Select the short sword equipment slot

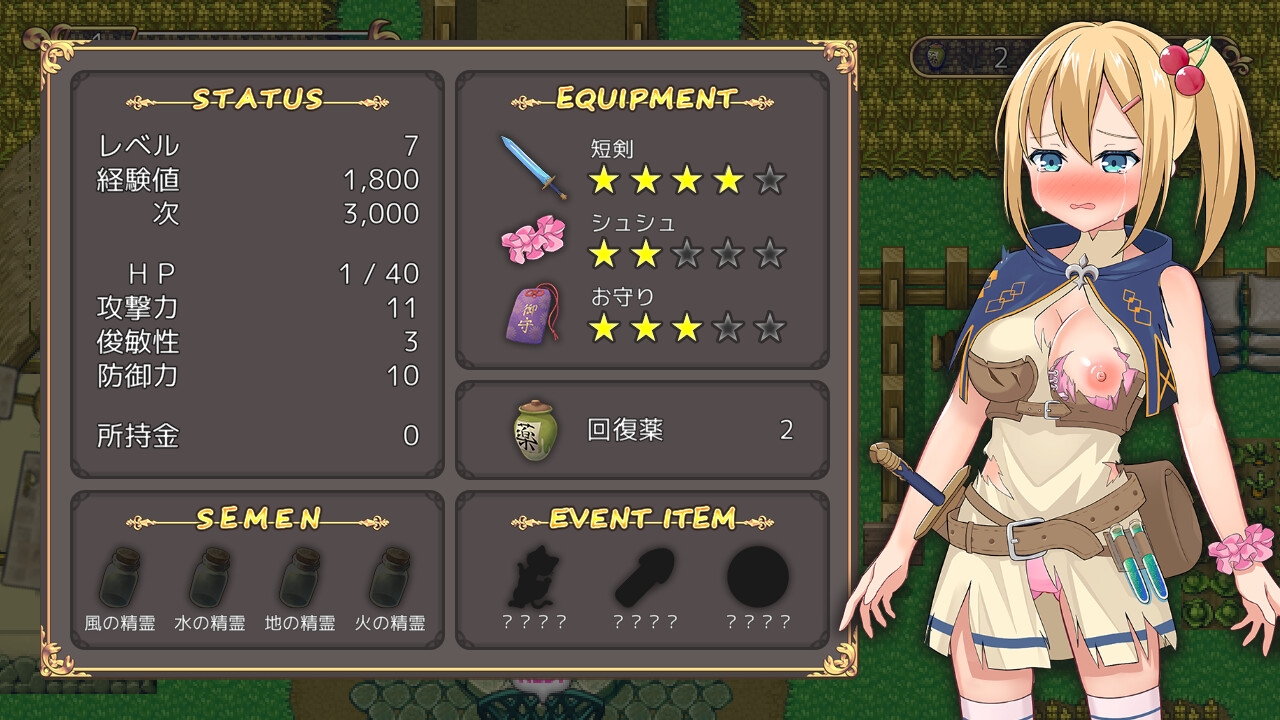pyautogui.click(x=534, y=167)
